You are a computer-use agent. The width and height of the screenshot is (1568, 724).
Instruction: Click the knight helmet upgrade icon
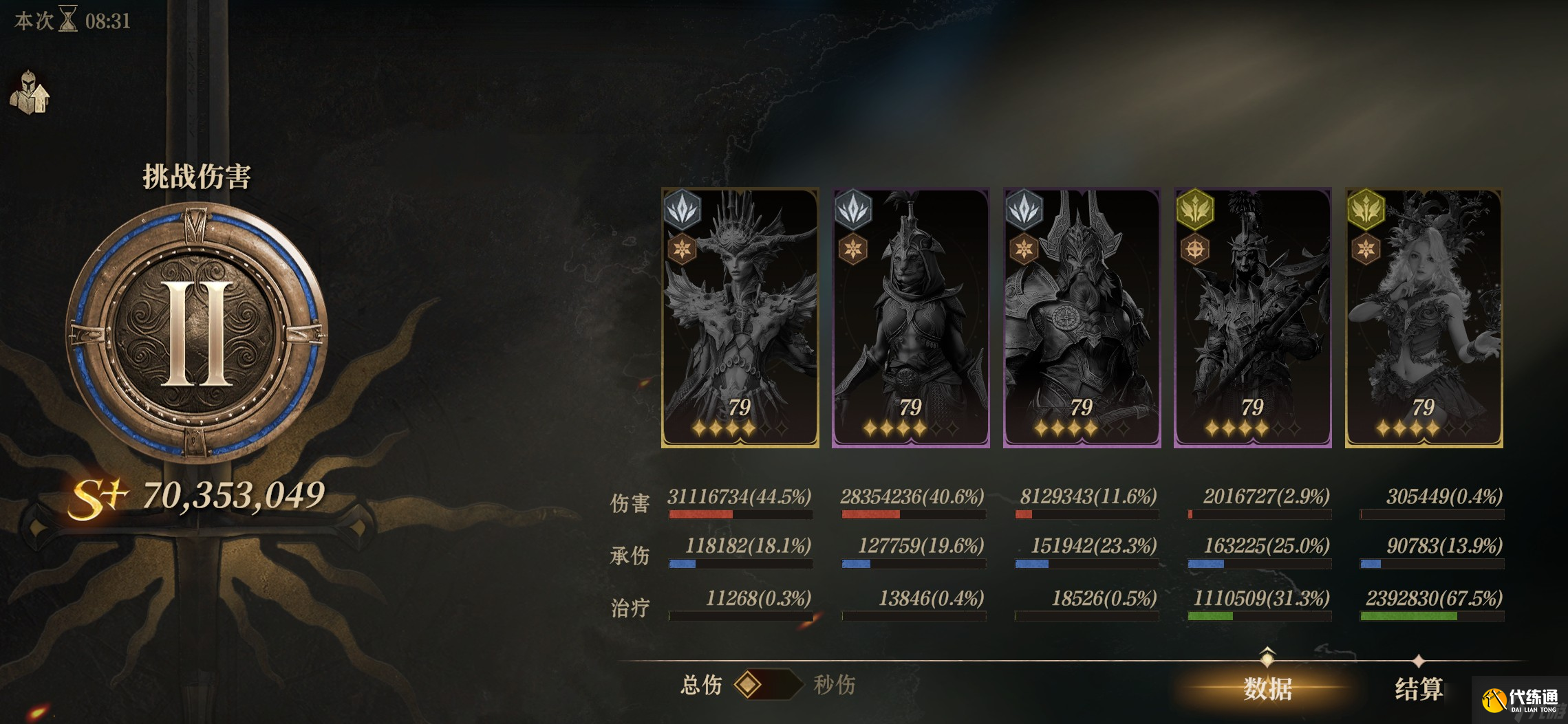point(30,93)
